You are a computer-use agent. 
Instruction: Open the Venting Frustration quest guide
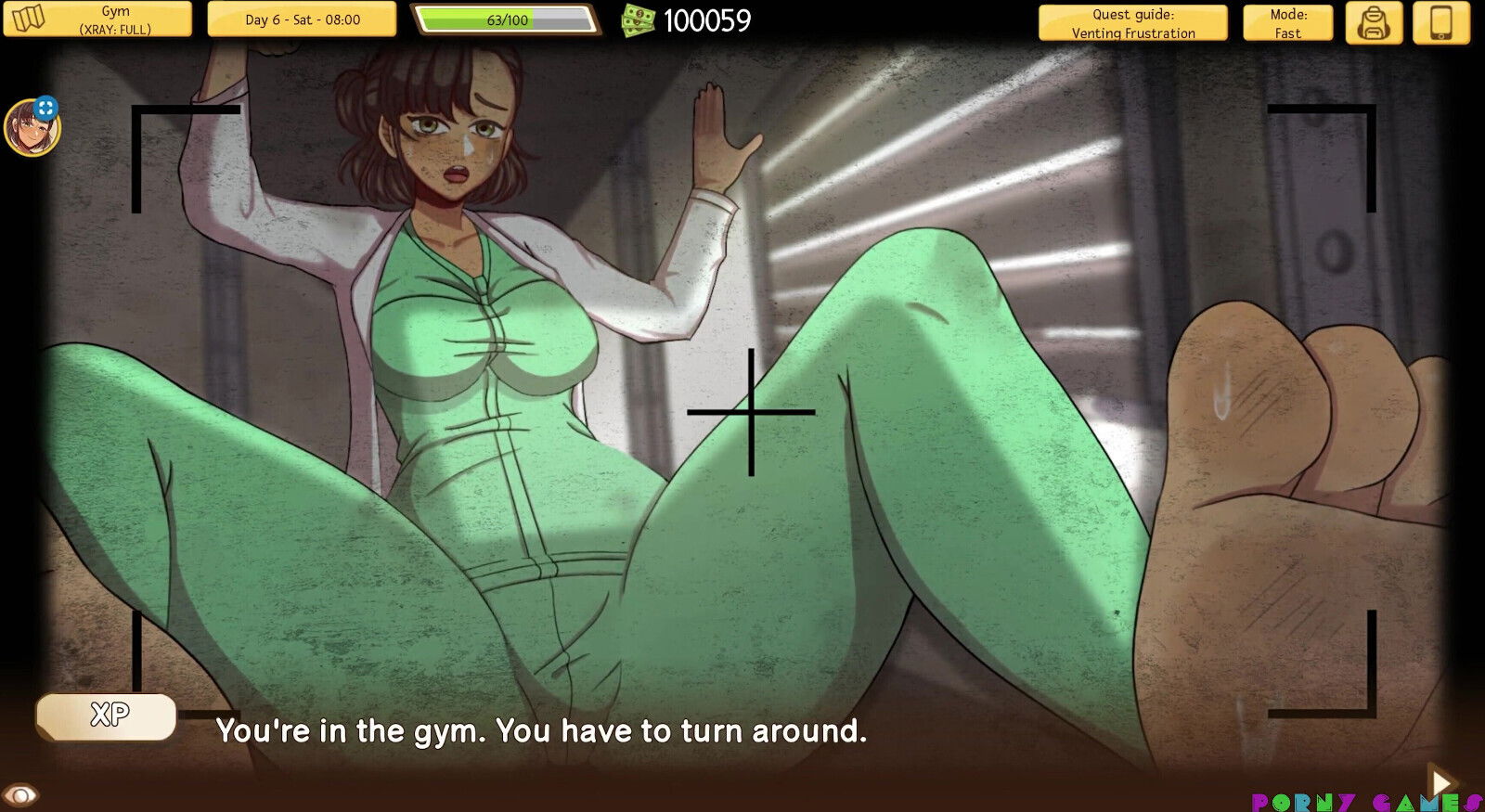[1133, 32]
